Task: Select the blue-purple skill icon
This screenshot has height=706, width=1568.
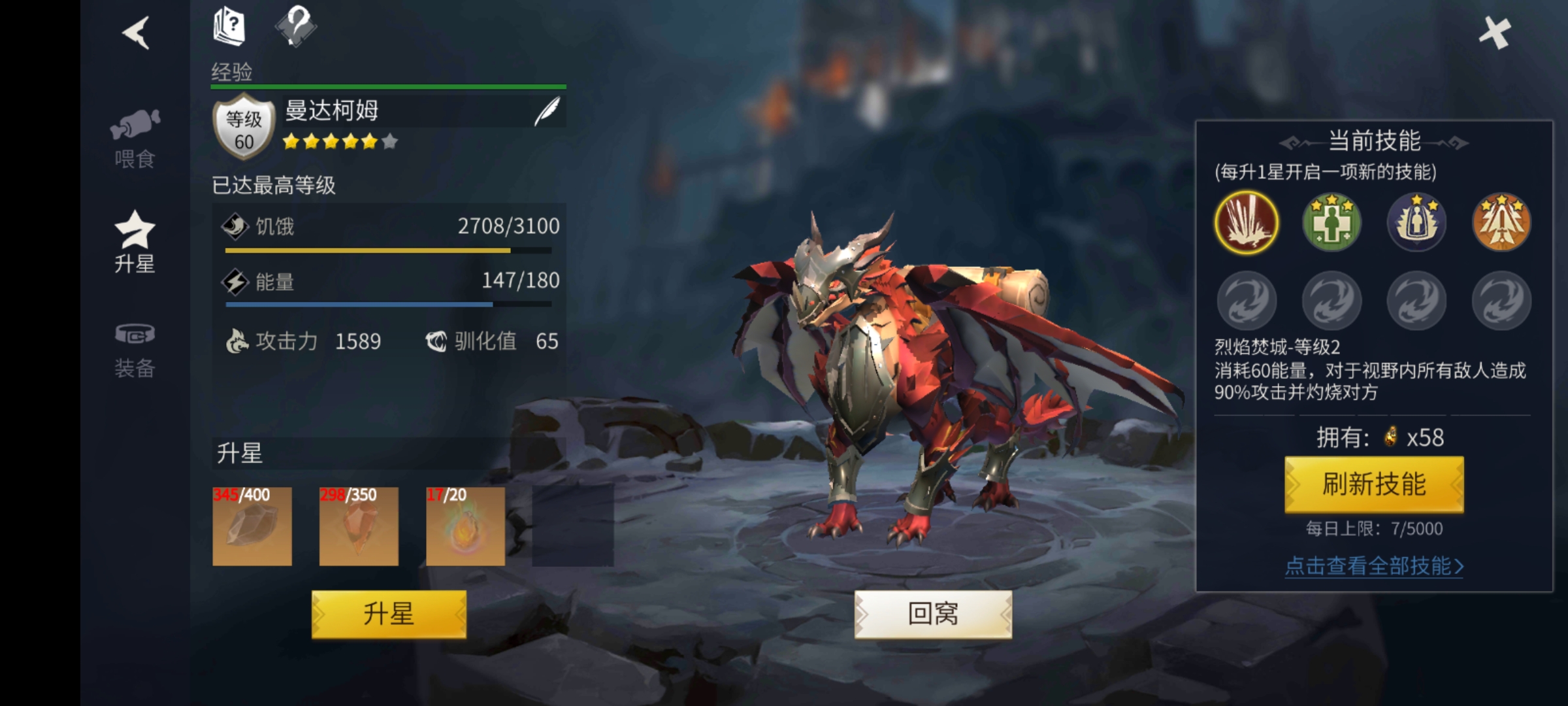Action: point(1416,223)
